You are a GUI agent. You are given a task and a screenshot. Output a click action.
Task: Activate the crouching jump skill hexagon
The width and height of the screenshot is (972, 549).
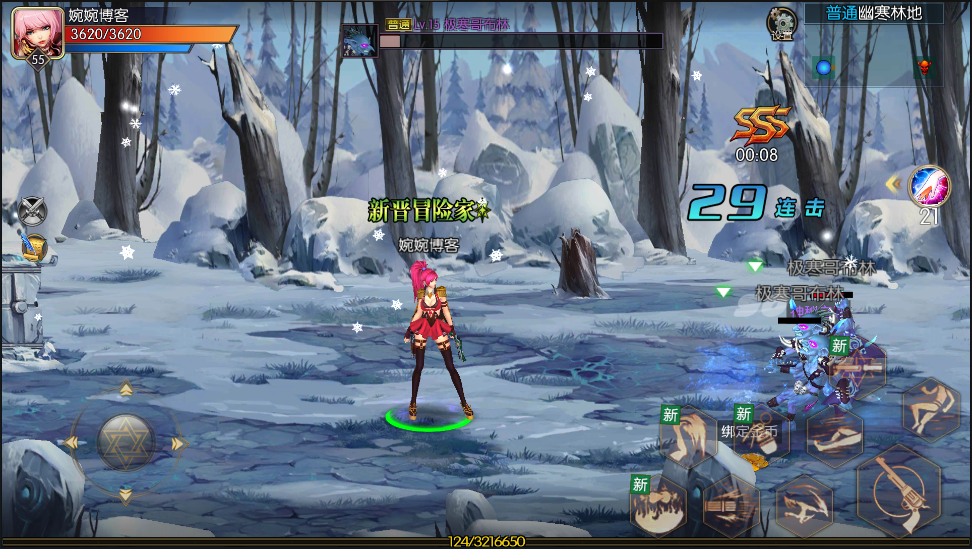coord(930,409)
